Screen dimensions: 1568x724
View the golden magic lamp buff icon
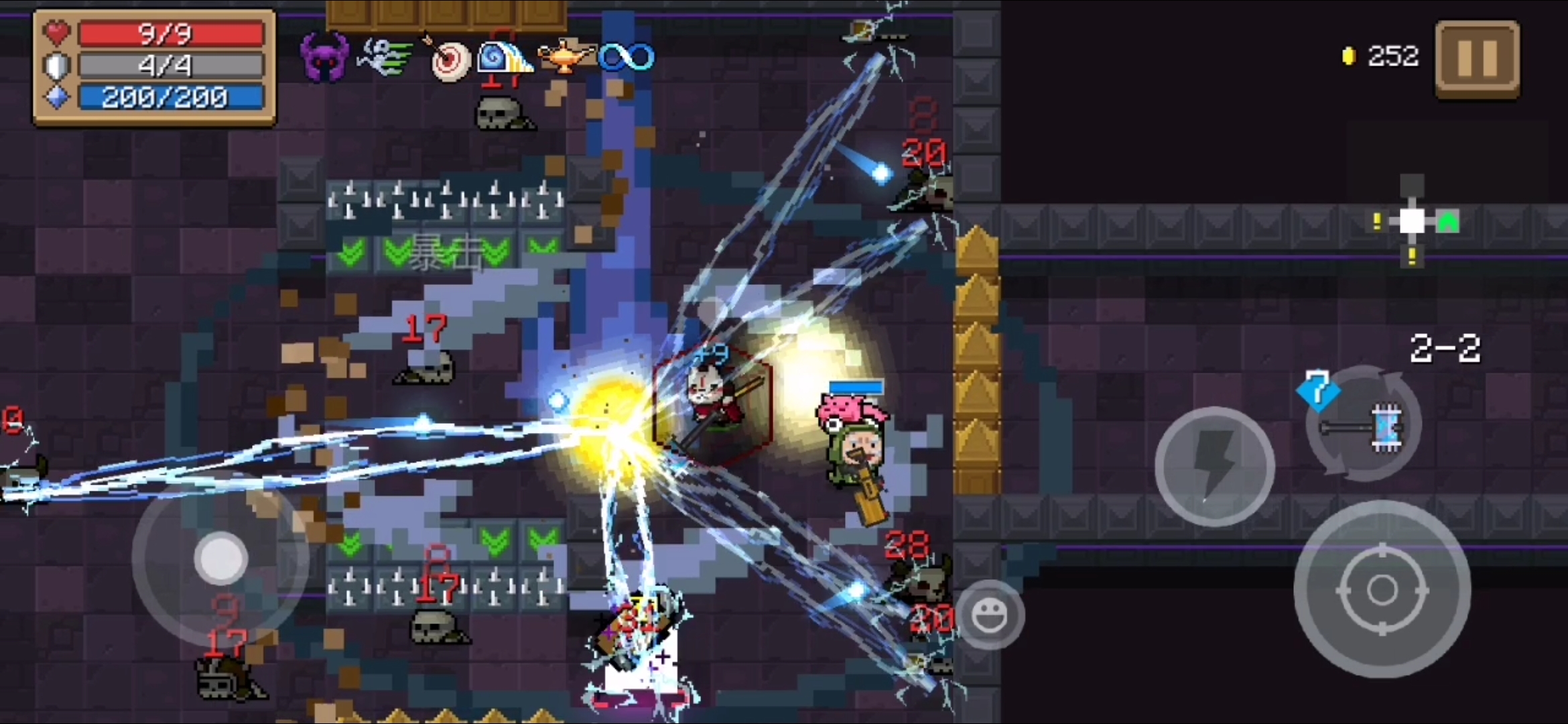[x=567, y=58]
